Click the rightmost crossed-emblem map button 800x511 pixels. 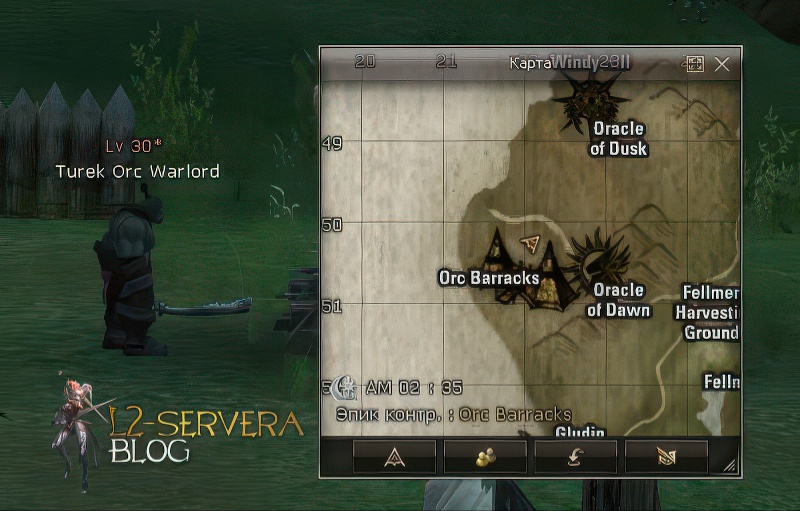pos(666,456)
